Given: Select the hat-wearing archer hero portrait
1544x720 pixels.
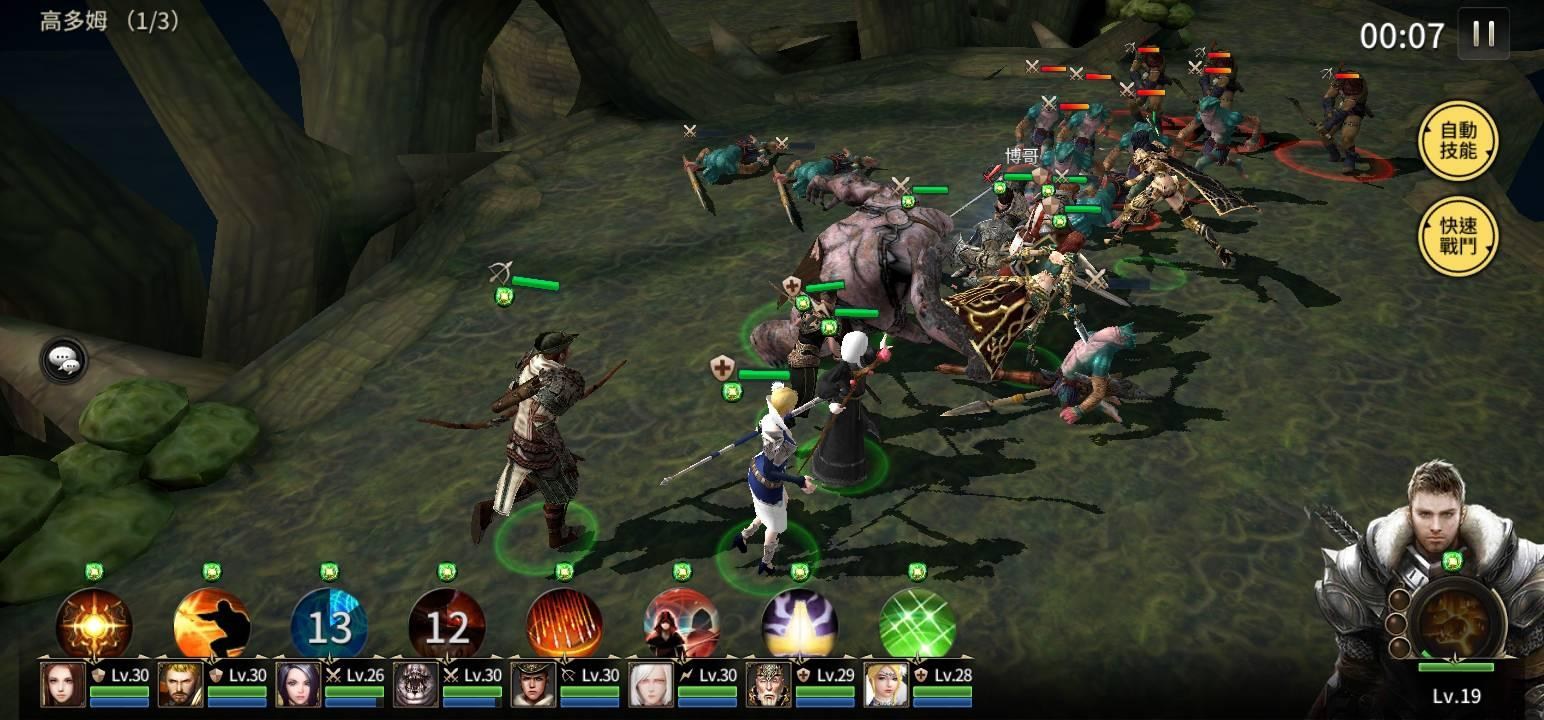Looking at the screenshot, I should pos(534,684).
